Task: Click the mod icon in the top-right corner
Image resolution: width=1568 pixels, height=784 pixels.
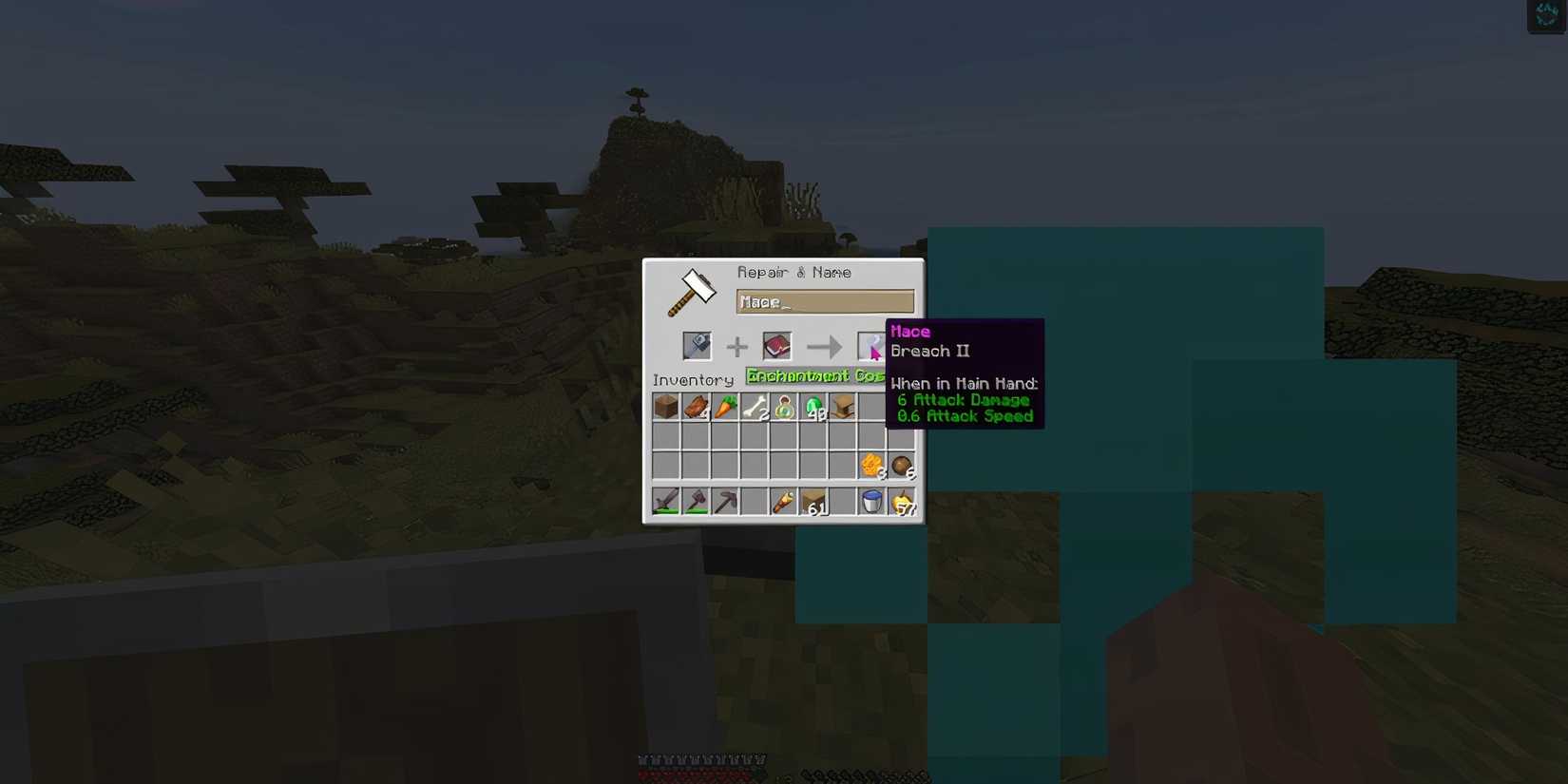Action: [1545, 14]
